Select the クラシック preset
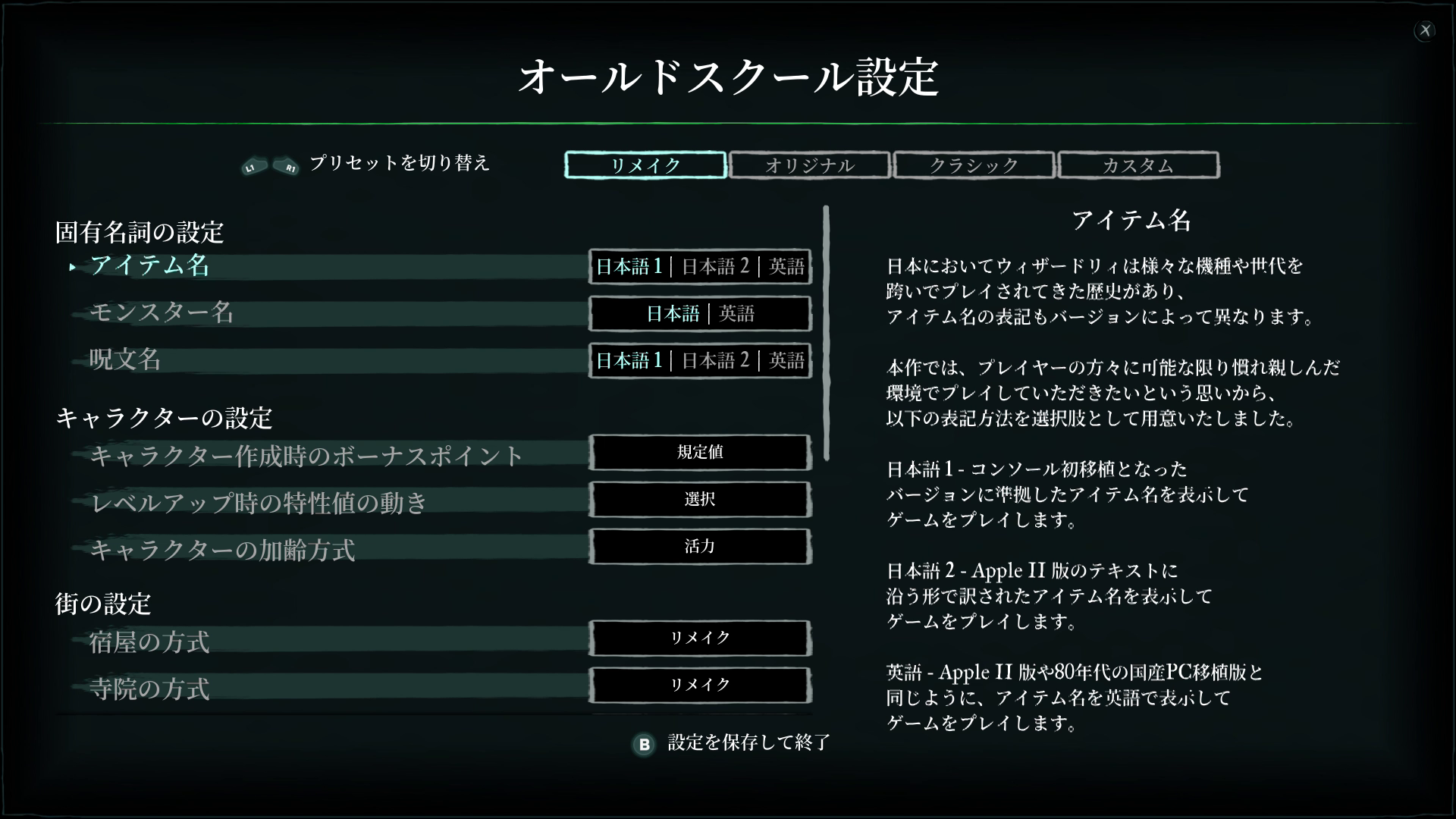 [974, 165]
